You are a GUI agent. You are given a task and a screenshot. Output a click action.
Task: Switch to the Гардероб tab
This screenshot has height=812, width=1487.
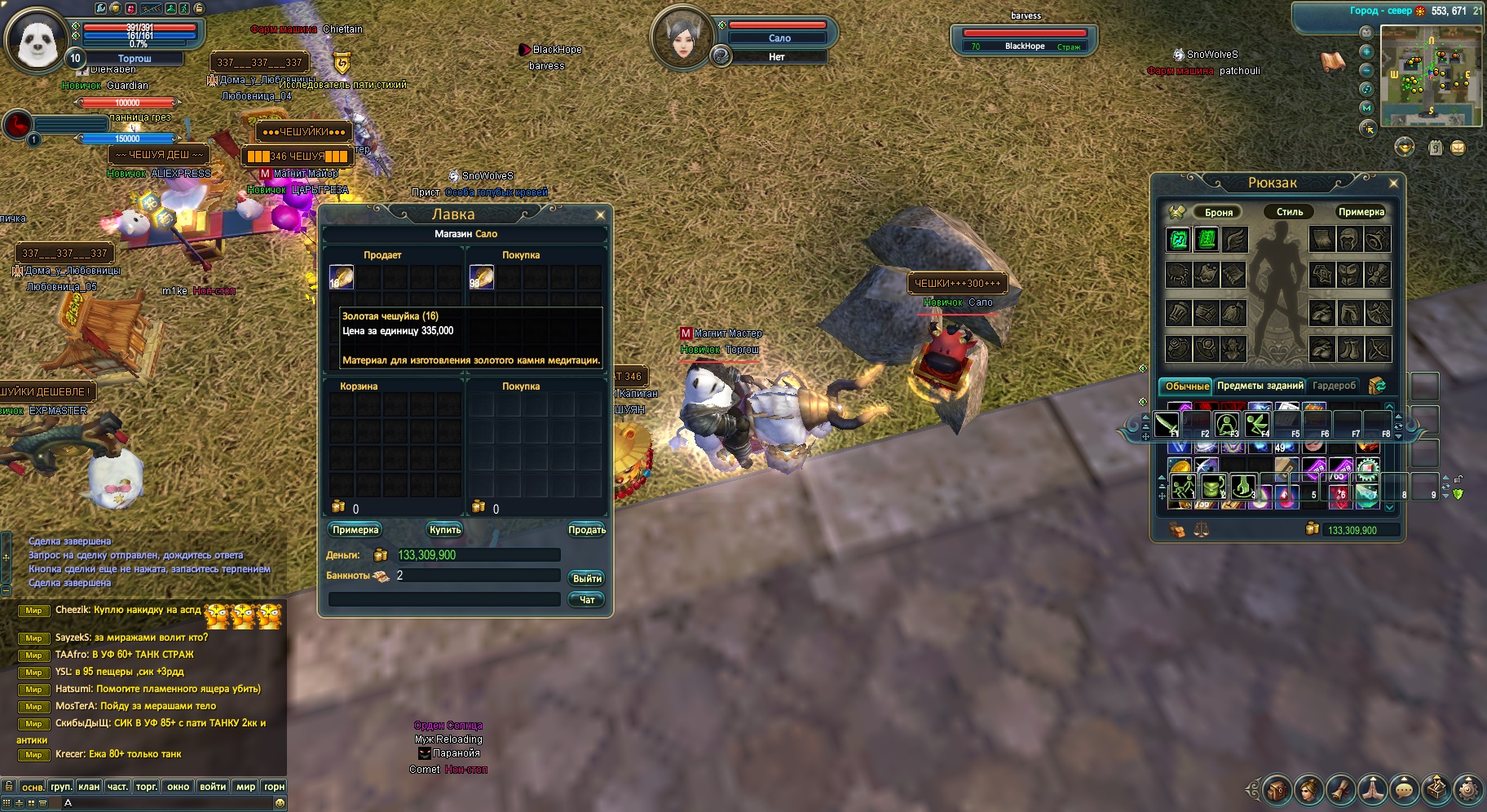pyautogui.click(x=1334, y=386)
